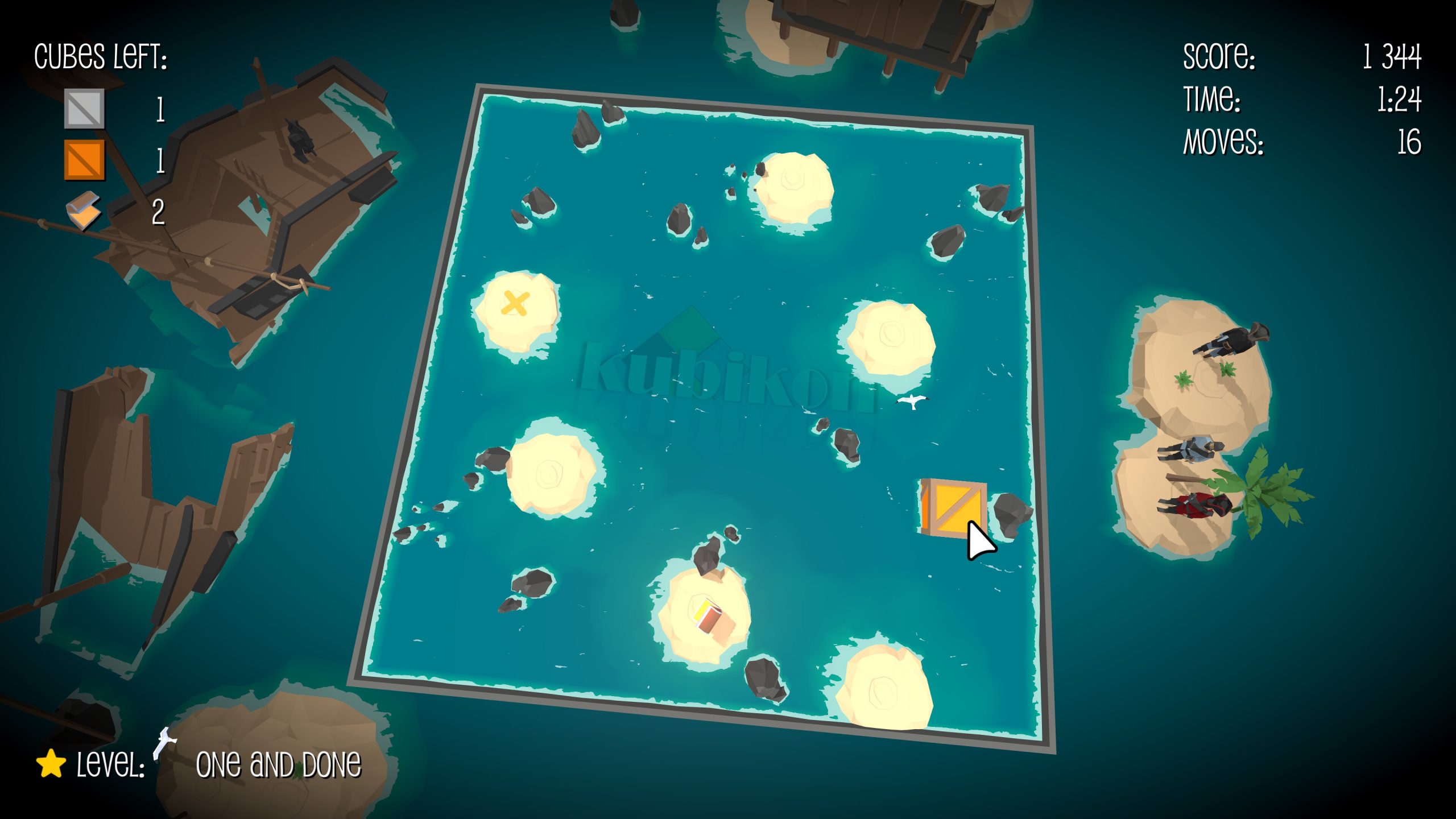Click the treasure chest icon under Cubes Left
The height and width of the screenshot is (819, 1456).
coord(83,211)
